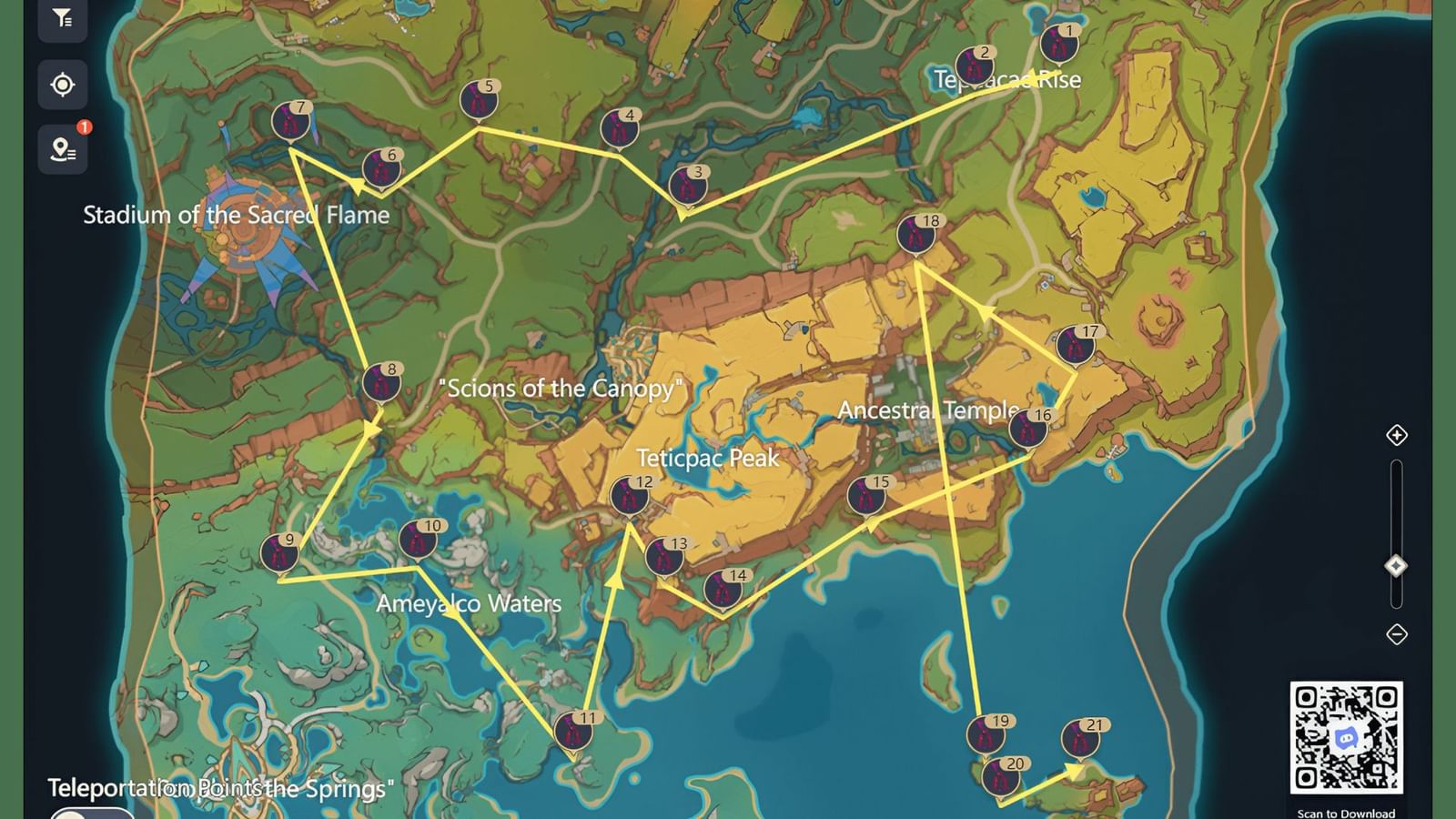Center the map on current location
Screen dimensions: 1456x819
click(x=63, y=85)
